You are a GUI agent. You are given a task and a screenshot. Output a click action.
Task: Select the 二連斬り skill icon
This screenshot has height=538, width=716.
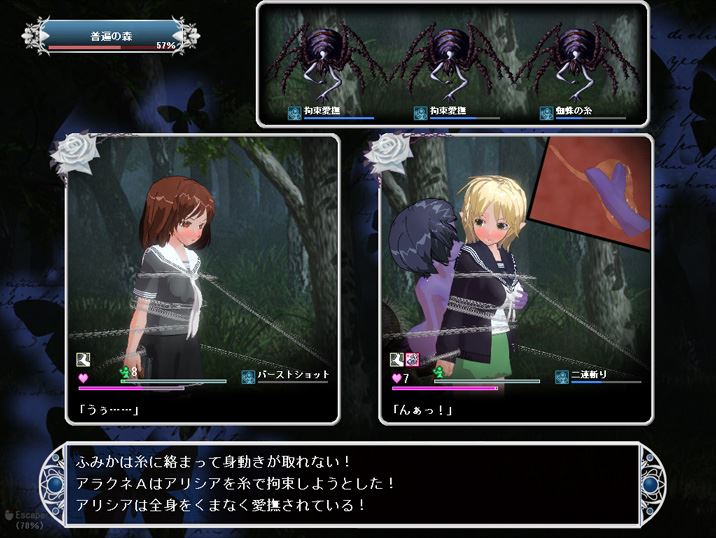(x=561, y=376)
